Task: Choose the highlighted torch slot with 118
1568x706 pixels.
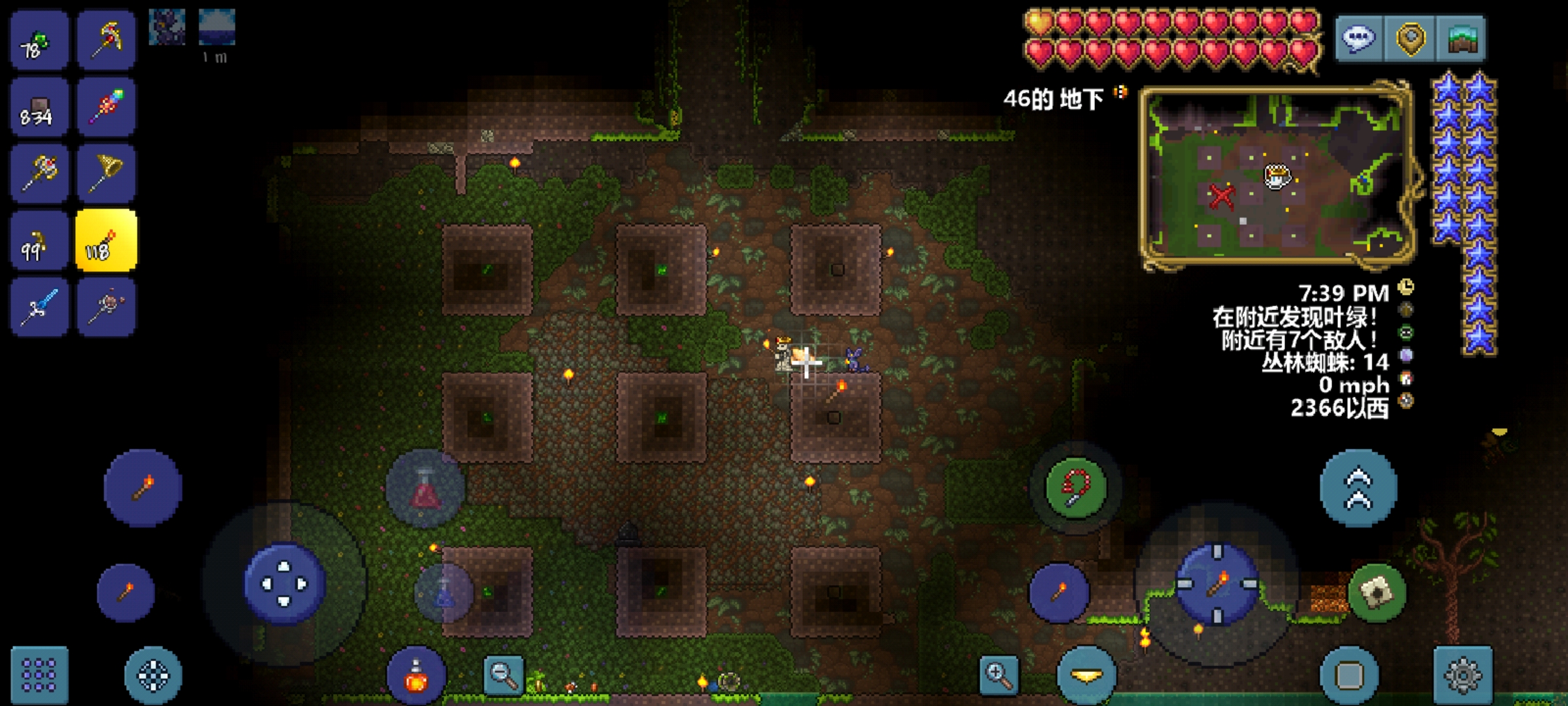Action: pyautogui.click(x=106, y=240)
